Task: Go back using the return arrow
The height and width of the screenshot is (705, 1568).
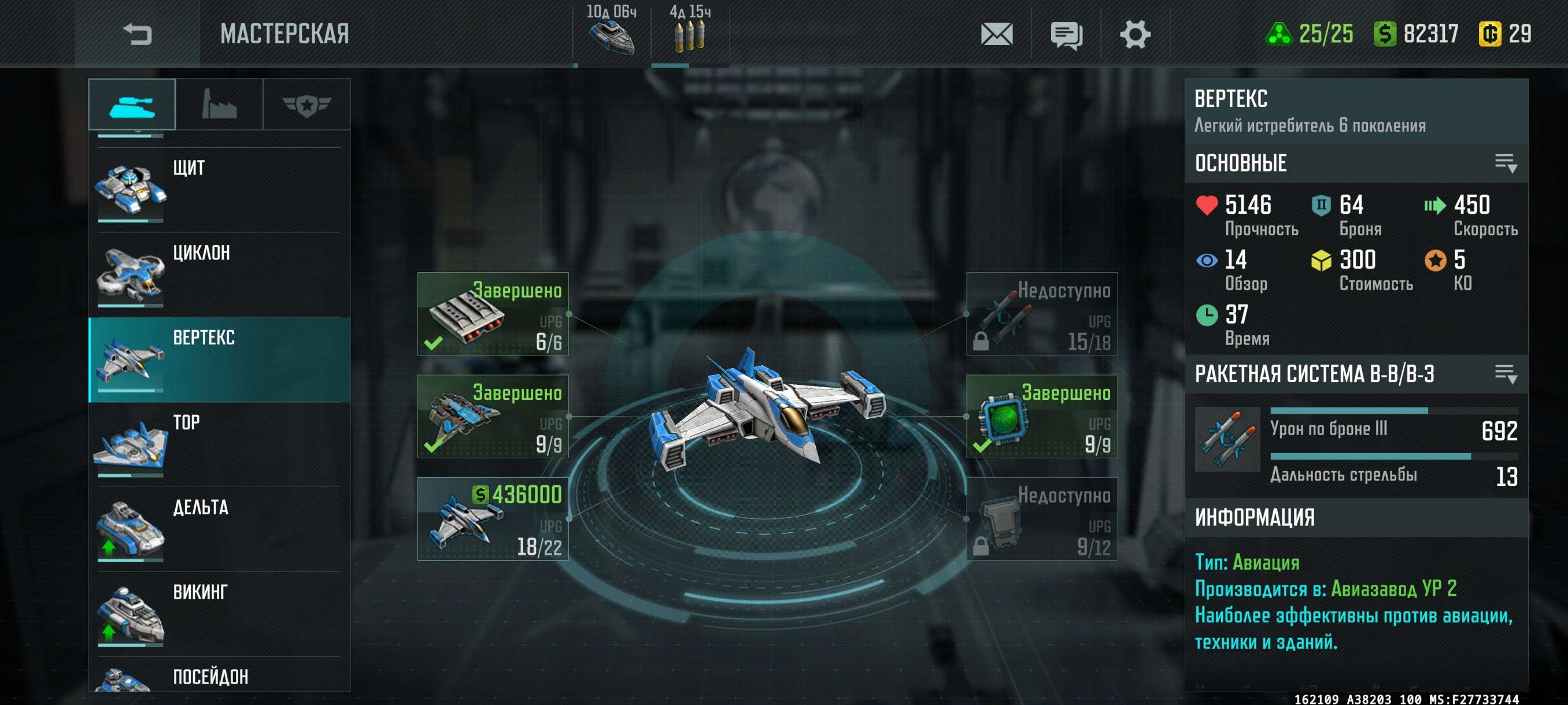Action: (137, 34)
